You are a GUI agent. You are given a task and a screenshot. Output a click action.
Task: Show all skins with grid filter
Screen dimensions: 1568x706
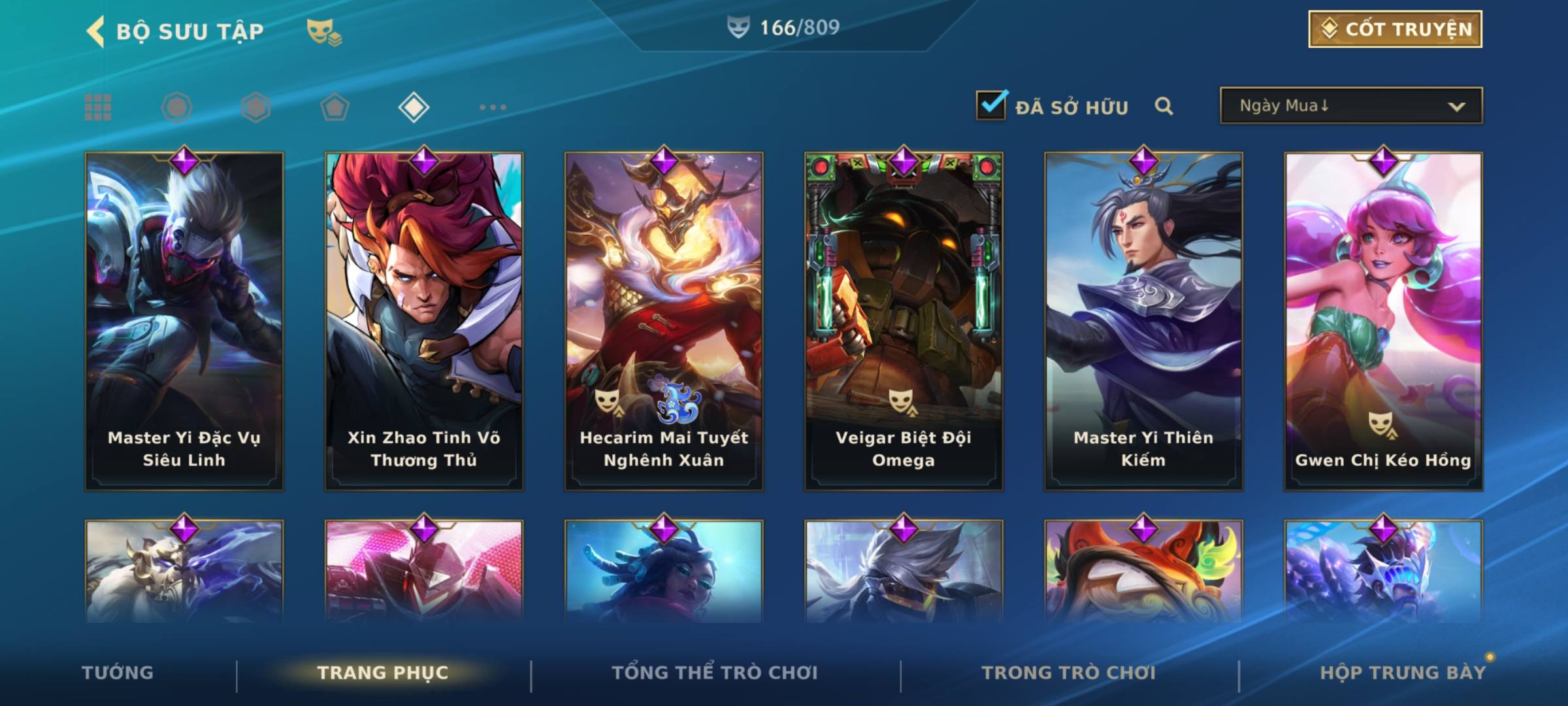click(98, 107)
